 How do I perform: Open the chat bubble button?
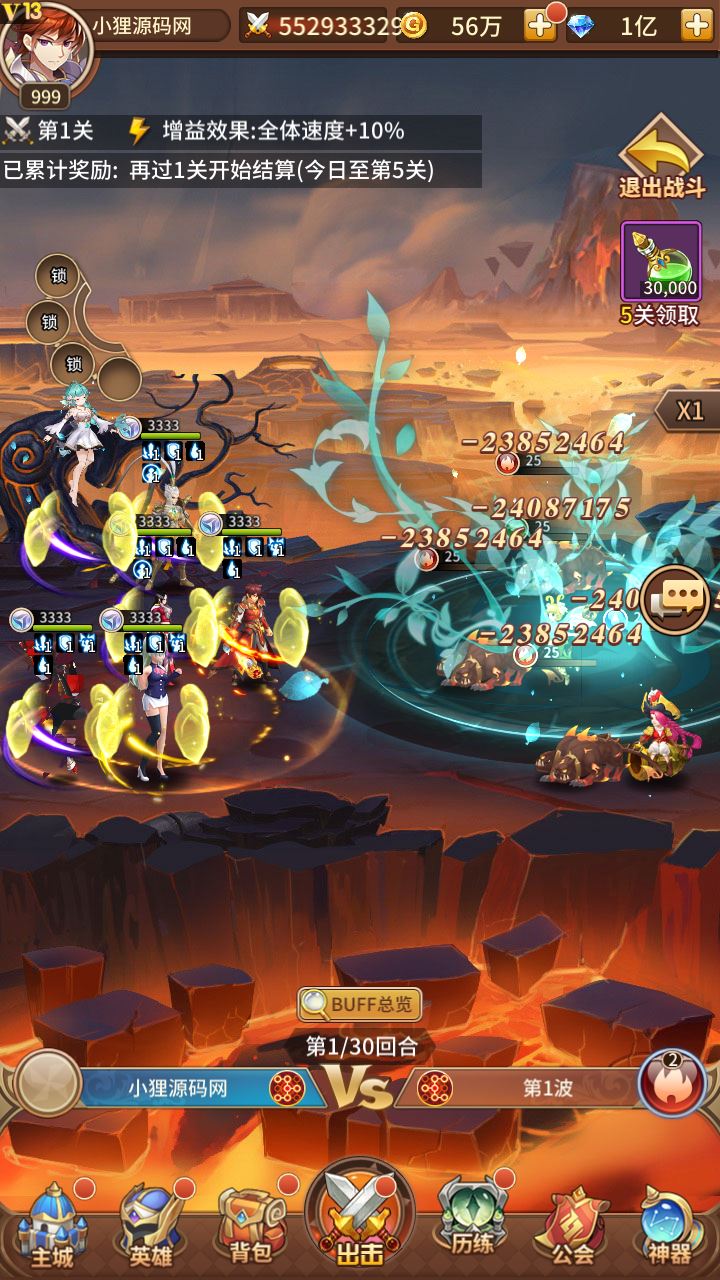[x=677, y=599]
